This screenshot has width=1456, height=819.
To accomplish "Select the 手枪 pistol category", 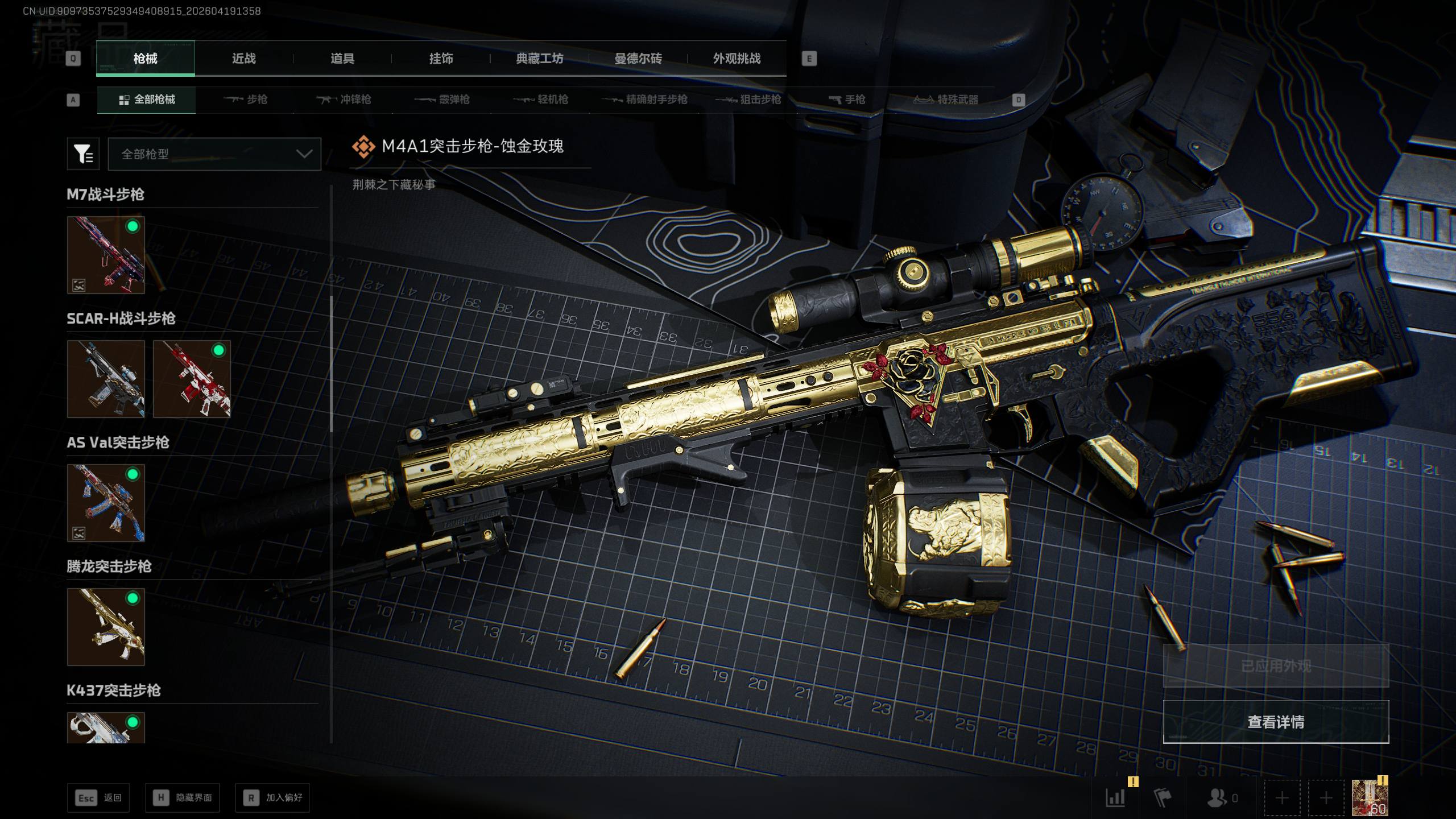I will point(847,100).
